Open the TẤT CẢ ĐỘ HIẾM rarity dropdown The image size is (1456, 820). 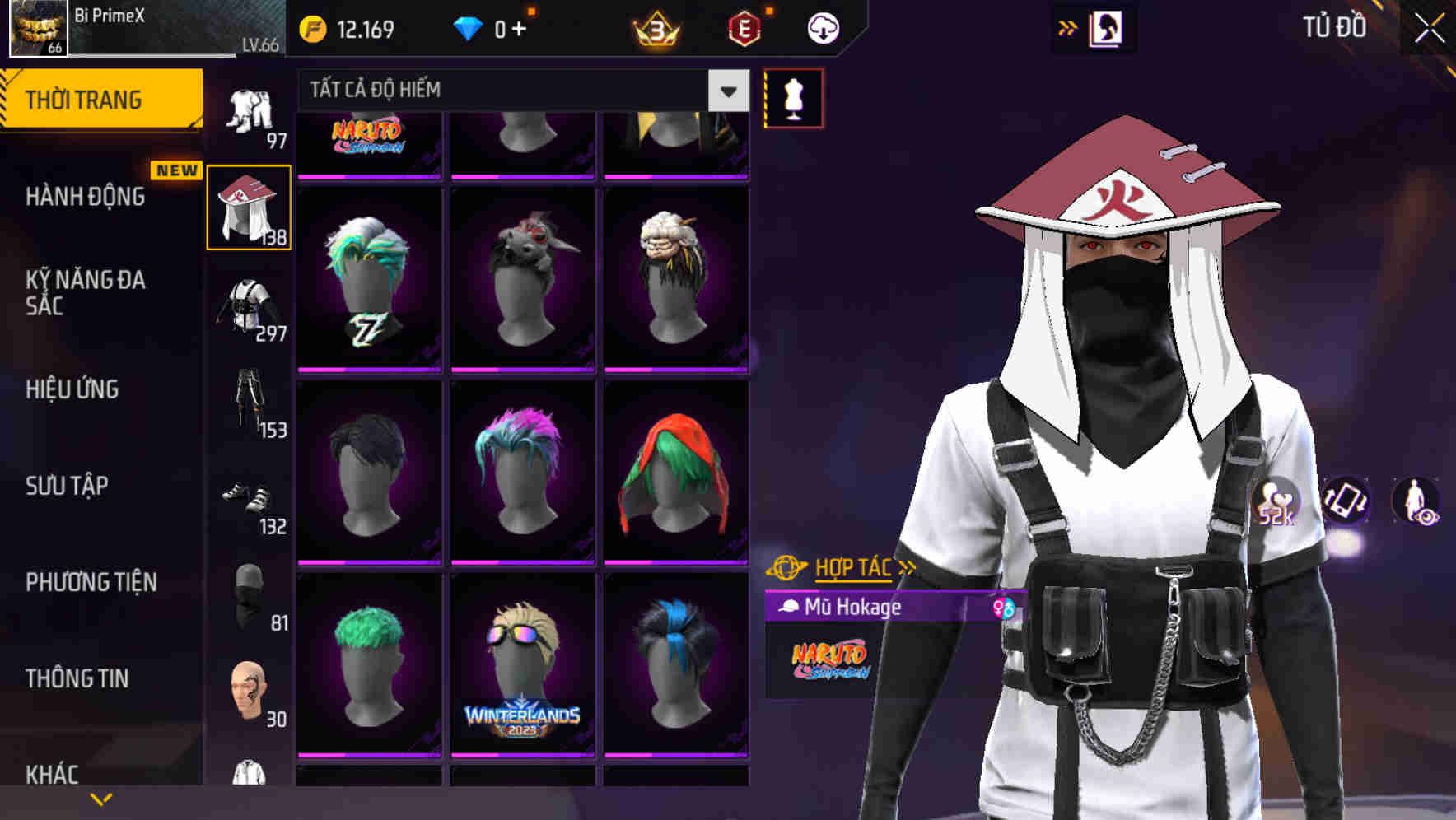[520, 91]
